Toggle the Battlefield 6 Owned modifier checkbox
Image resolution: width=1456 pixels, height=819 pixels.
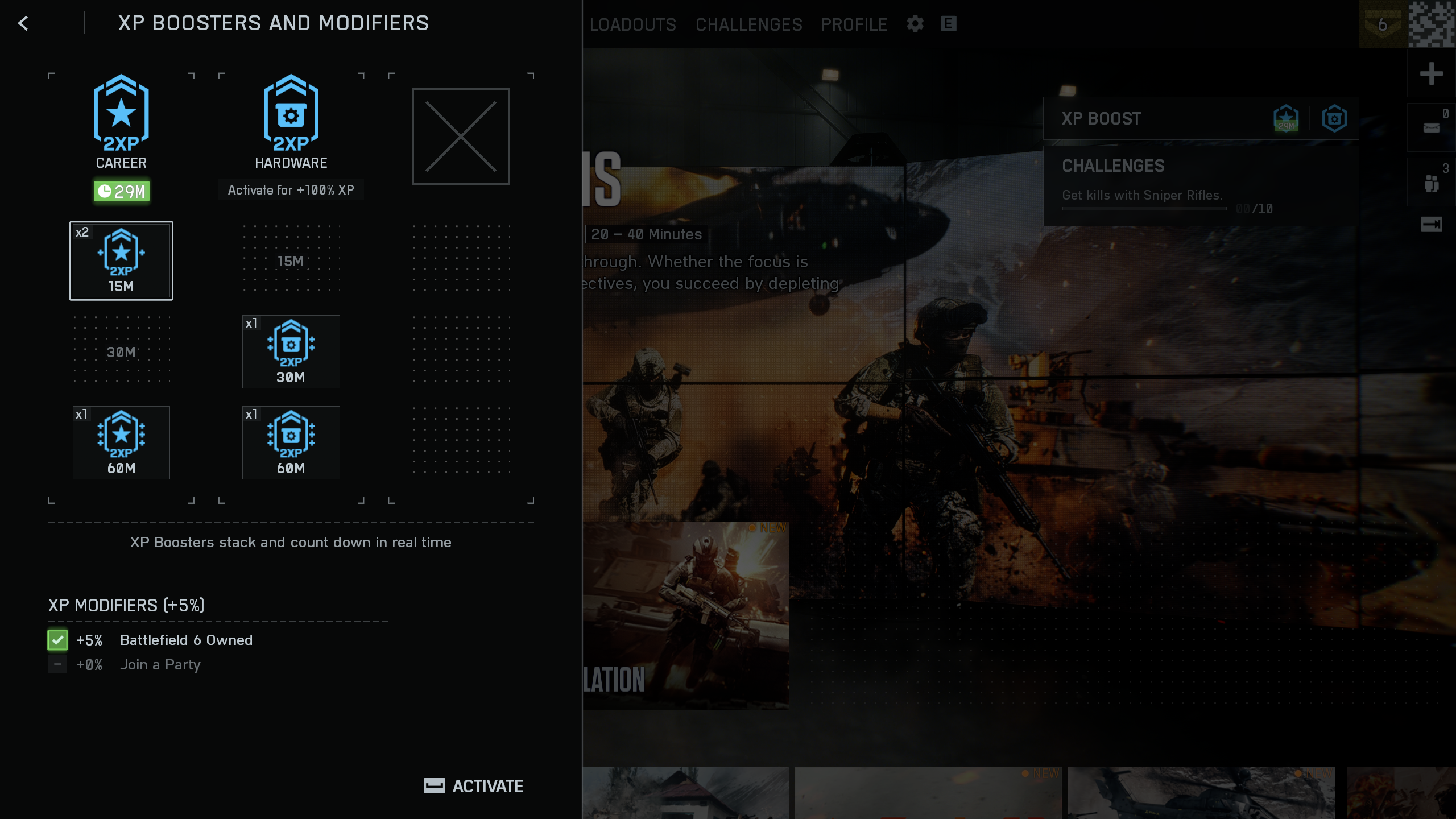[x=57, y=640]
